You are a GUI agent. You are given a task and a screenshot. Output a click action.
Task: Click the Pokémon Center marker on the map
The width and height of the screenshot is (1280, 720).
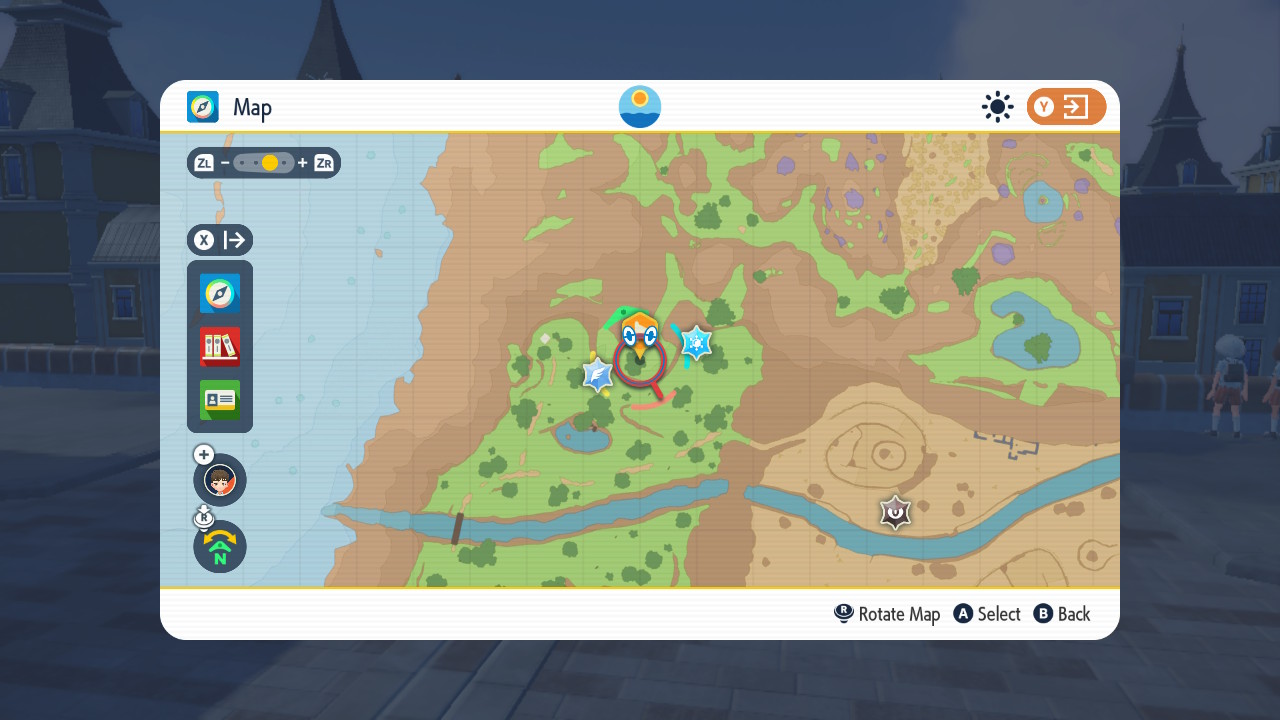[640, 330]
